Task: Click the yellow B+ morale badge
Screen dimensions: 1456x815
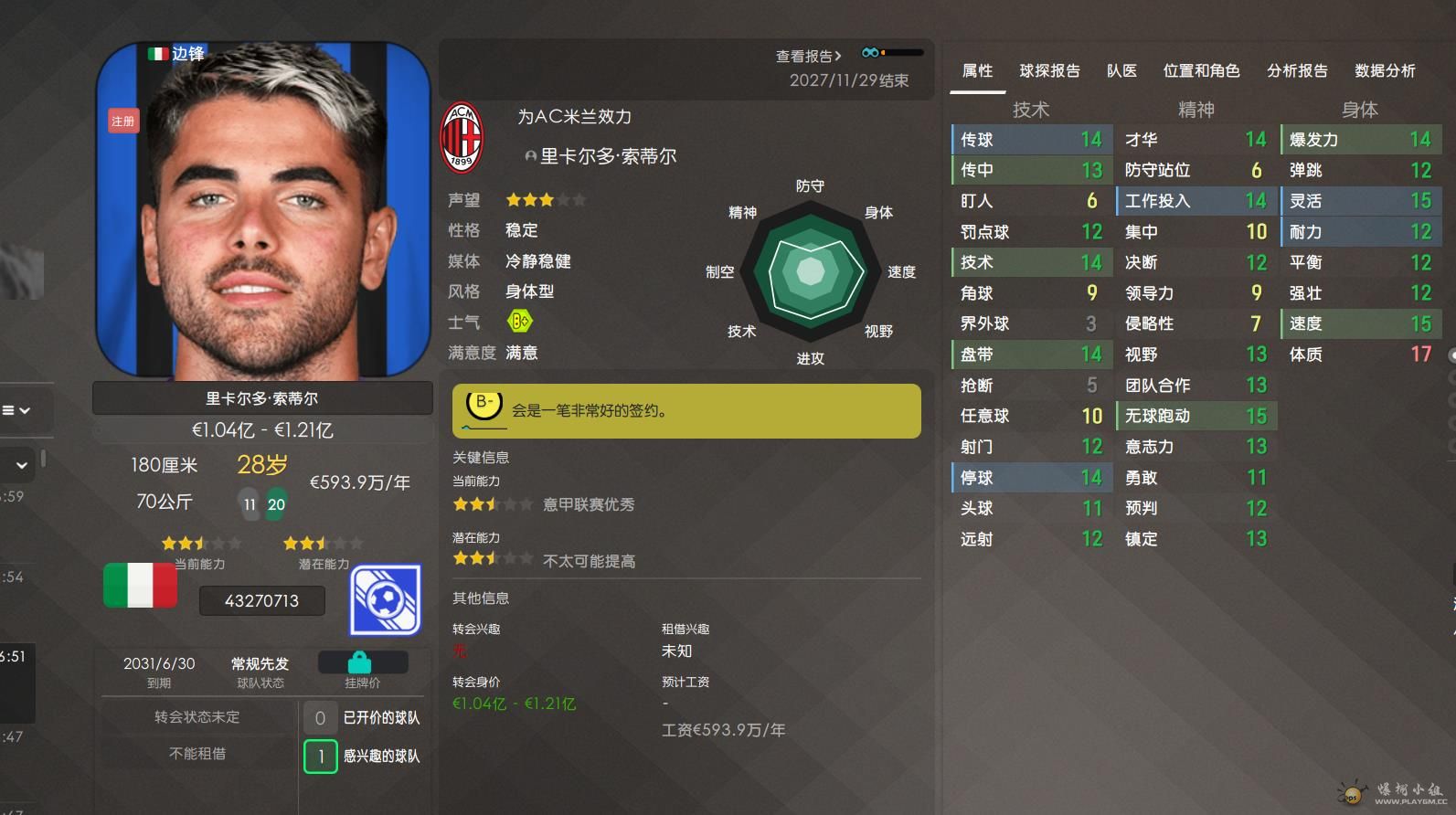Action: pyautogui.click(x=519, y=322)
